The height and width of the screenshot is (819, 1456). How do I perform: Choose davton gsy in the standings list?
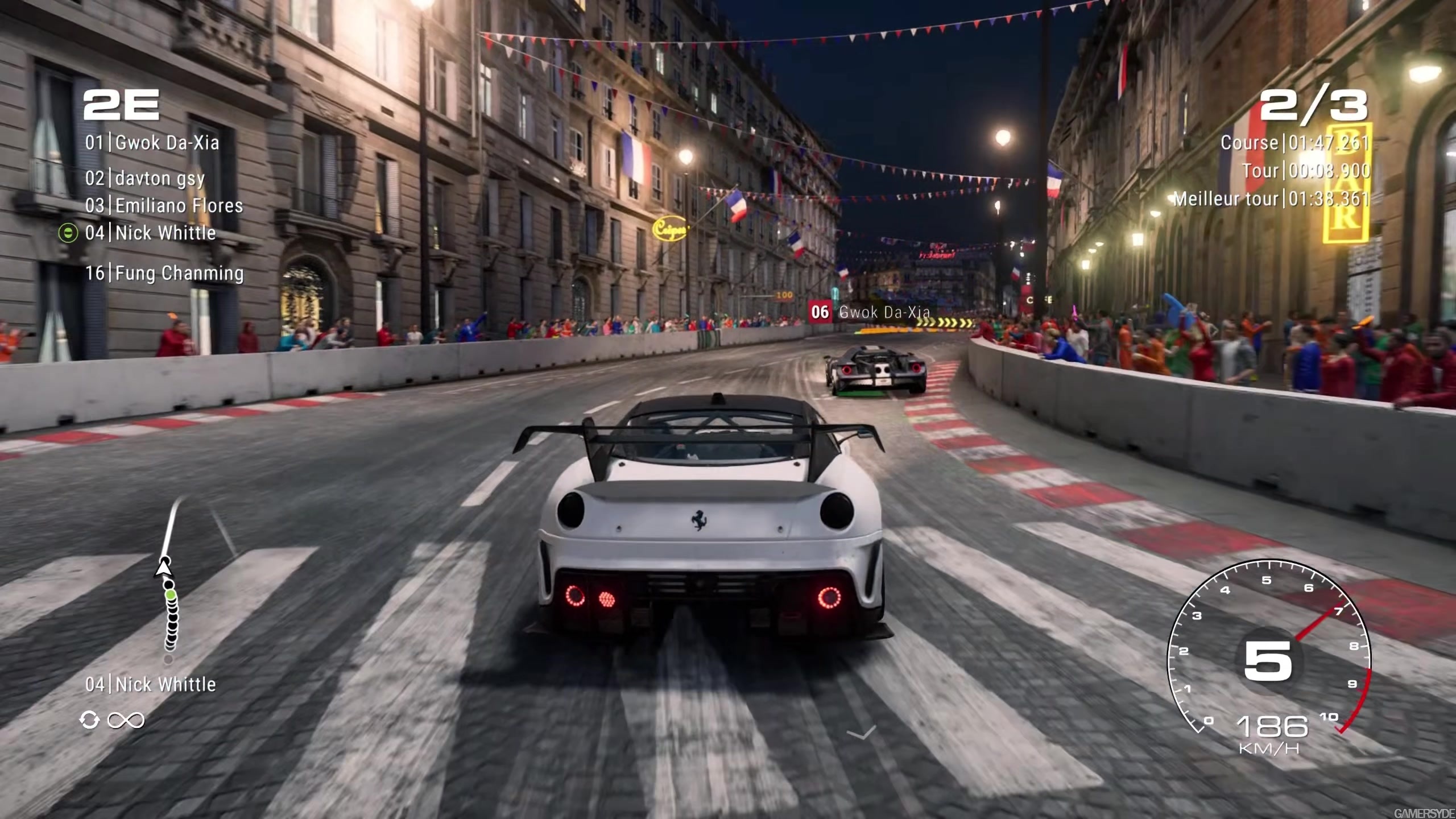pyautogui.click(x=144, y=179)
